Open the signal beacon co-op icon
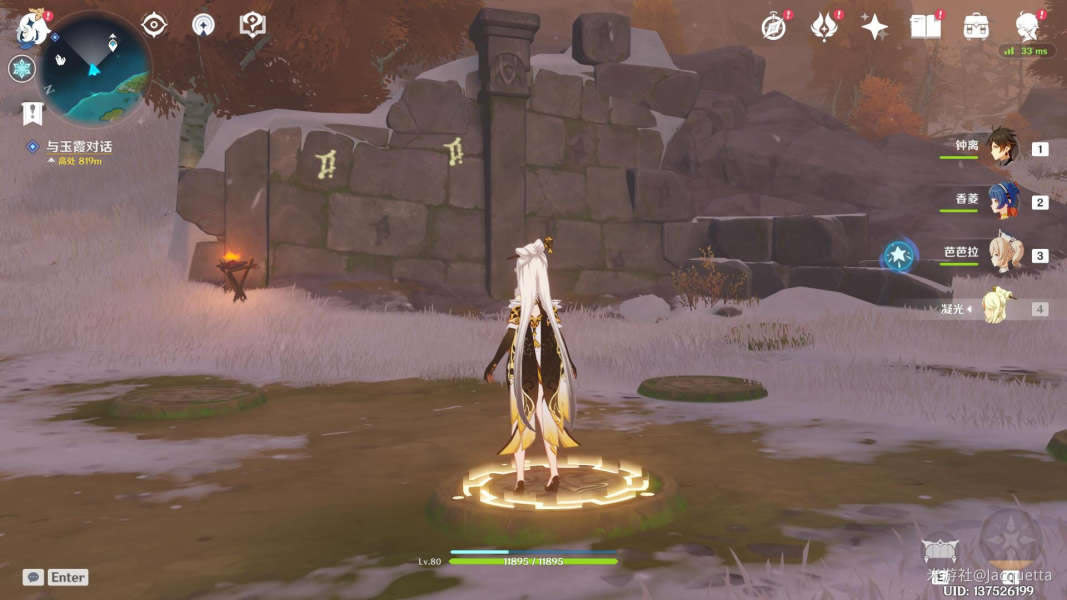Viewport: 1067px width, 600px height. pos(203,25)
